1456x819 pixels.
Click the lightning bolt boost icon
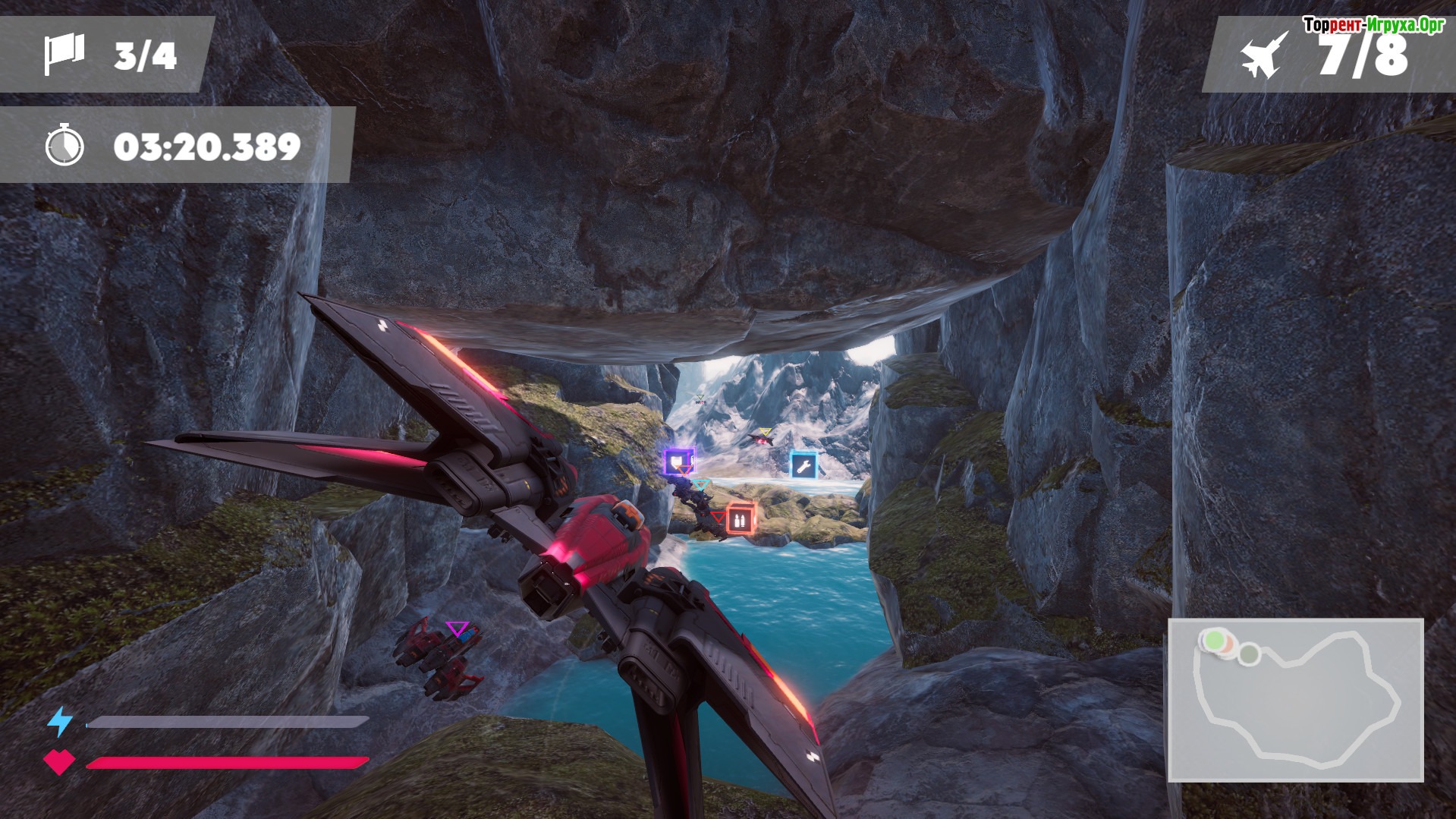tap(60, 721)
